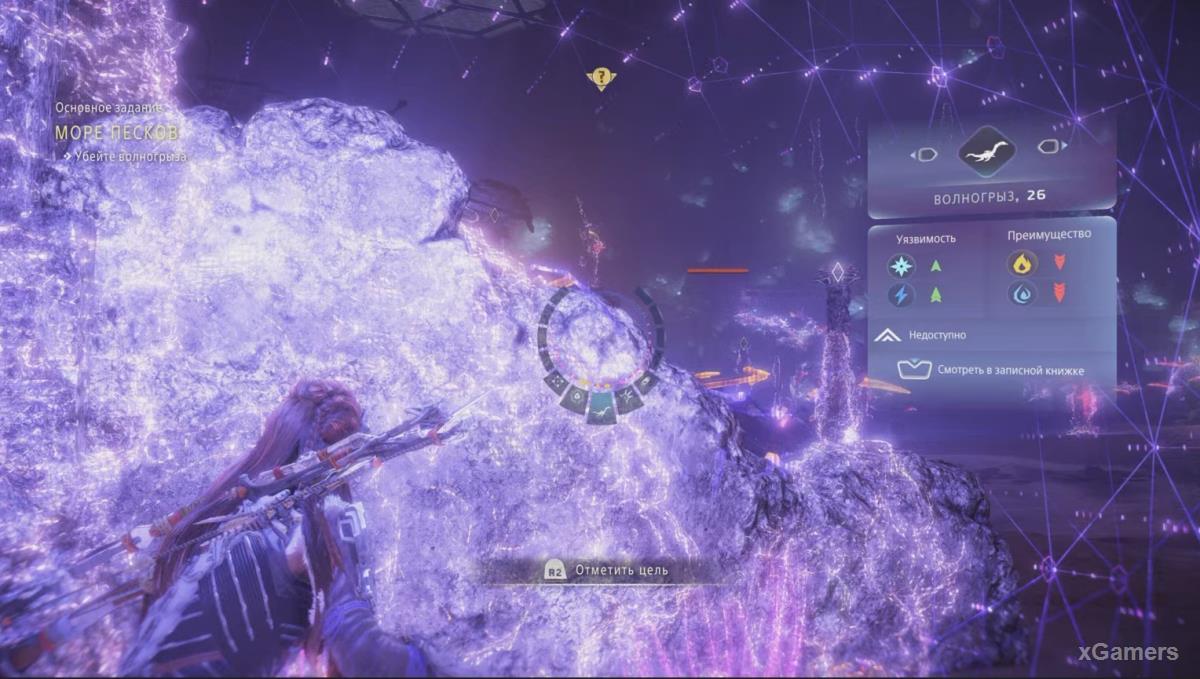Inspect the frost weakness snowflake icon
1200x679 pixels.
tap(901, 266)
